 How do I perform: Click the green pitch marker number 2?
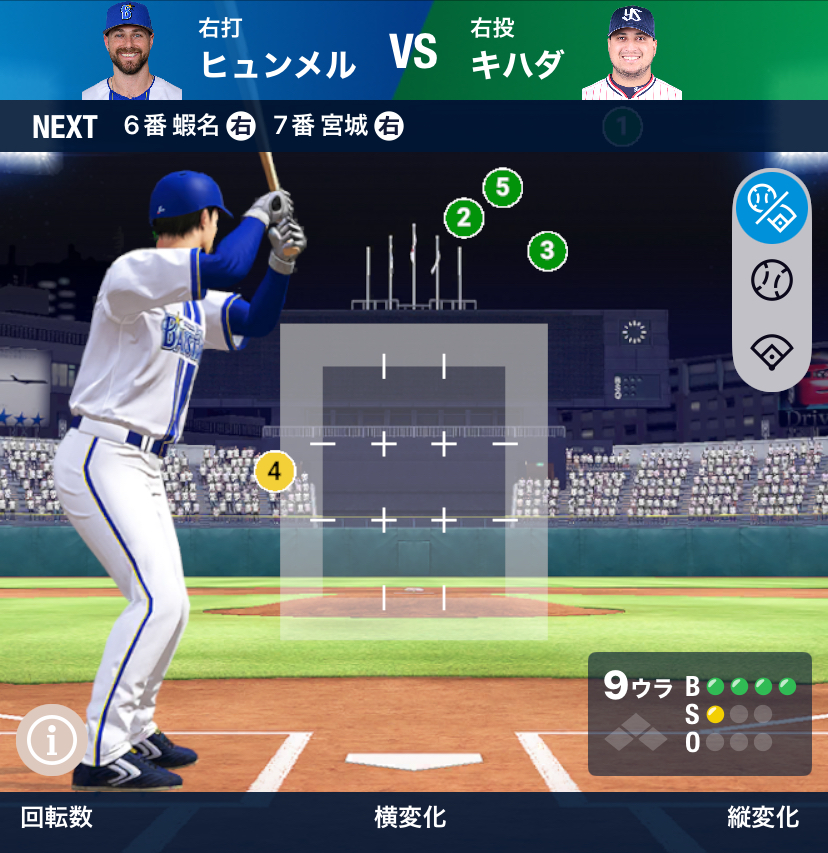click(x=463, y=218)
